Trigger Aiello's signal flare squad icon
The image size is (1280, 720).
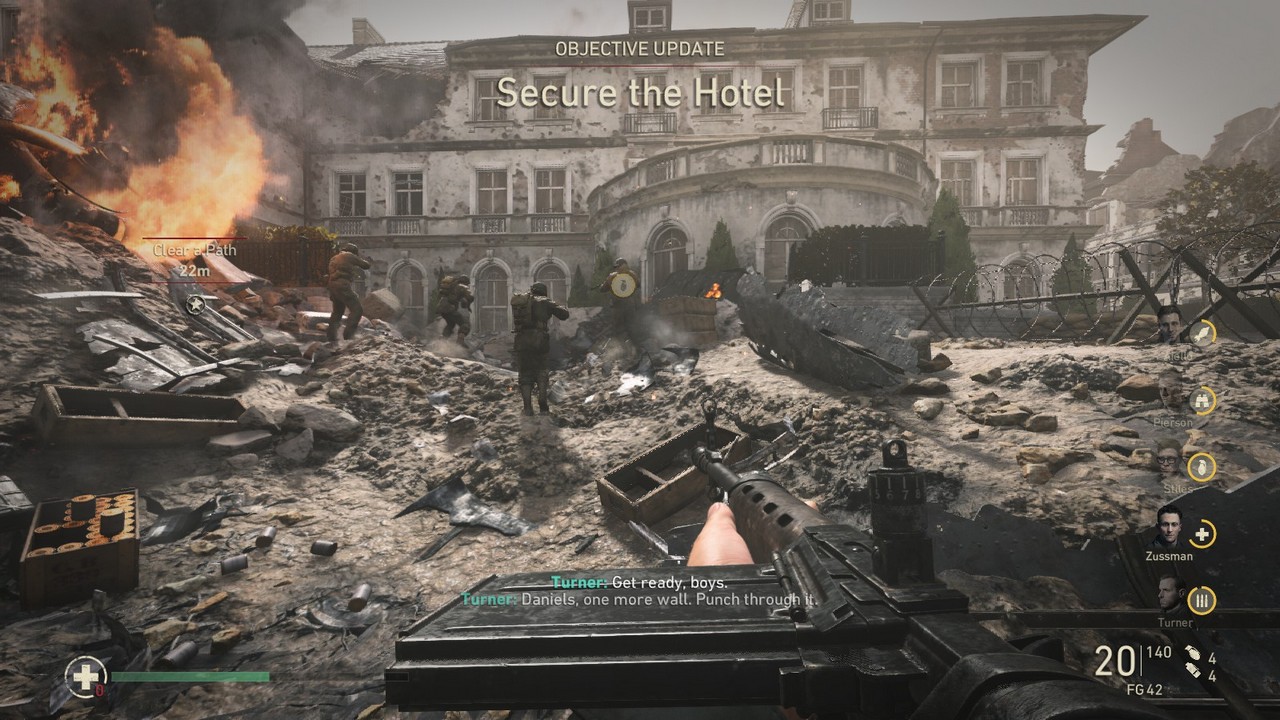pos(1201,333)
